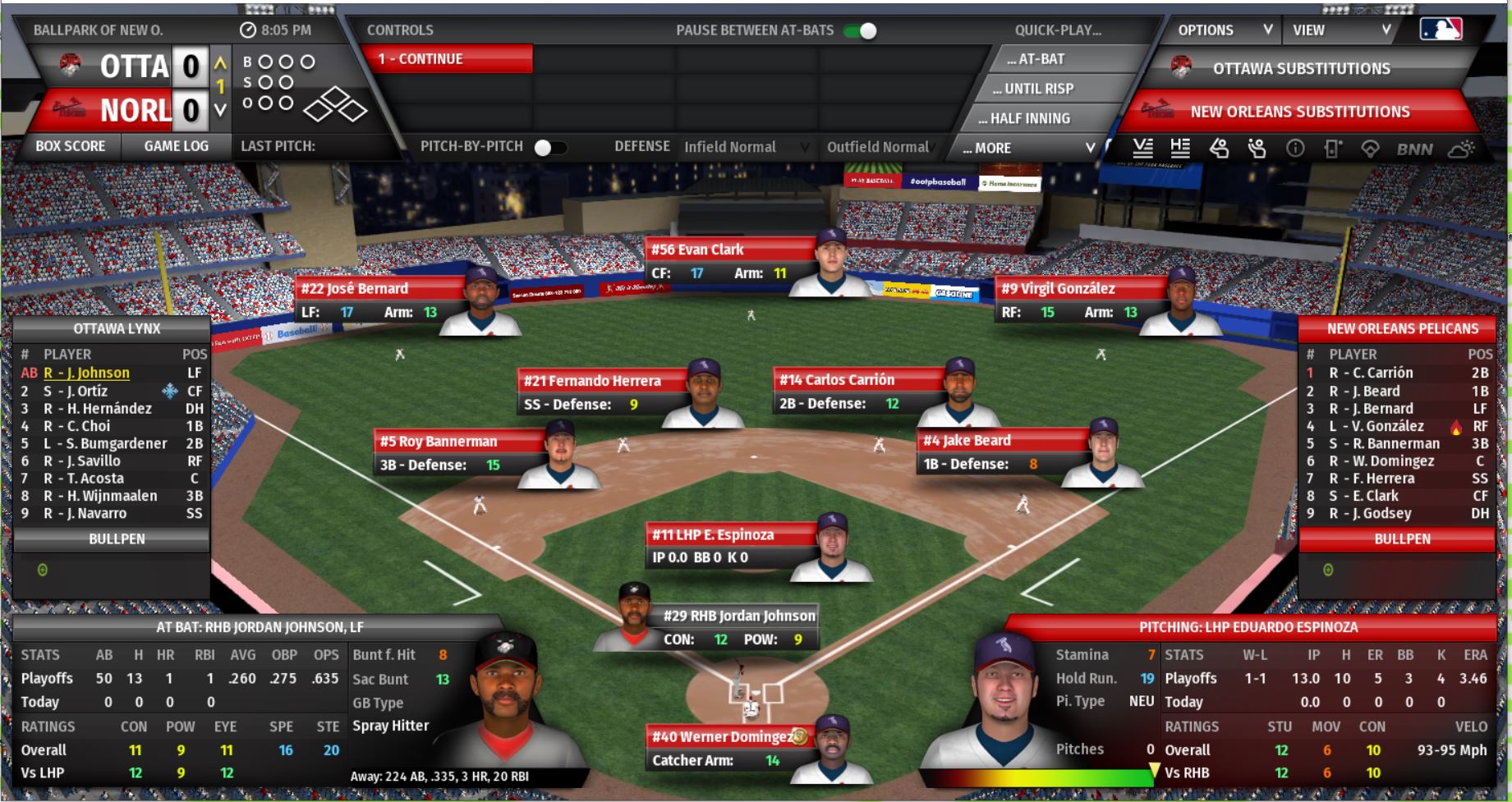Screen dimensions: 1512x802
Task: Open the View menu
Action: [1341, 30]
